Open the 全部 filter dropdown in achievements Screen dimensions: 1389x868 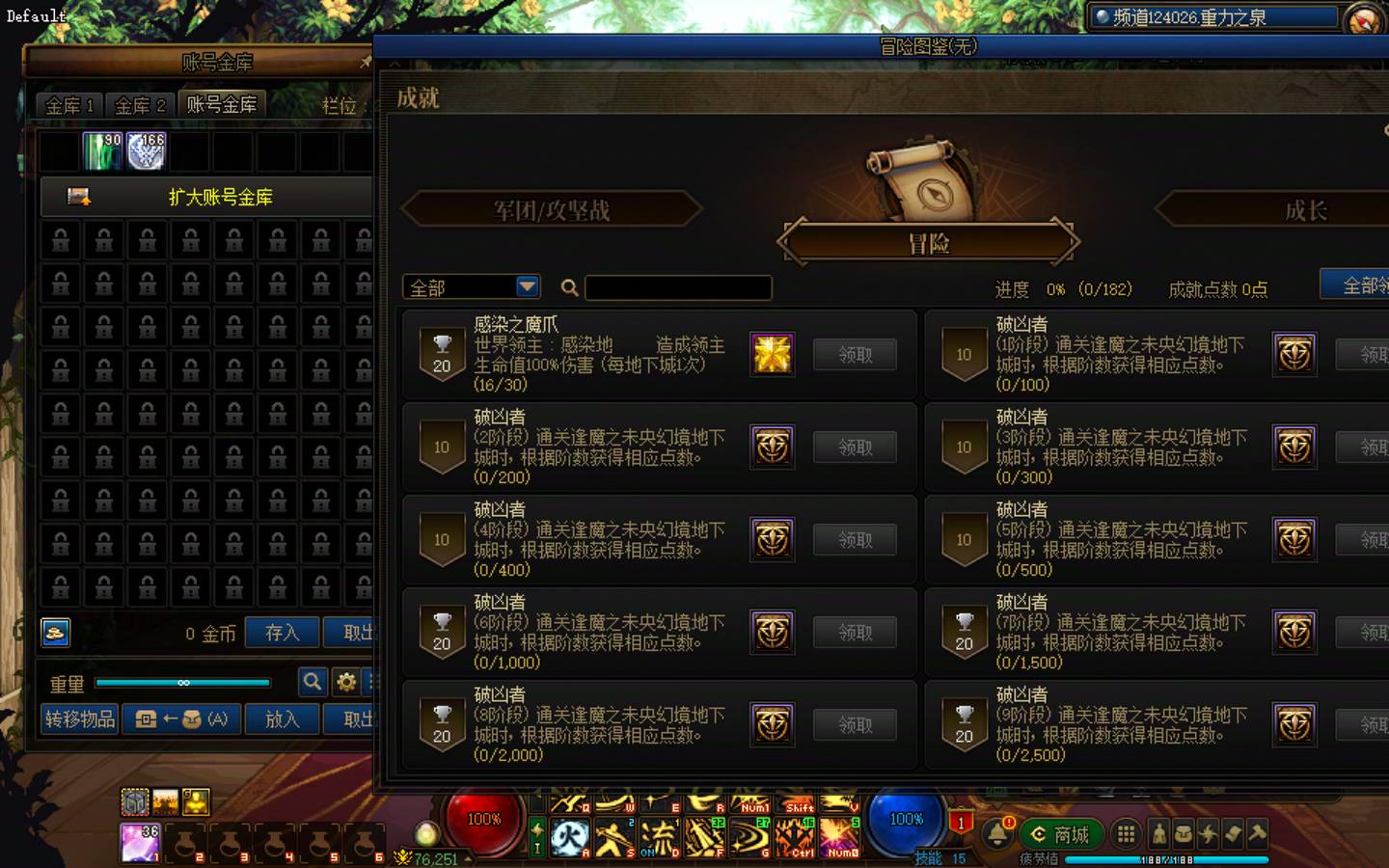[470, 286]
